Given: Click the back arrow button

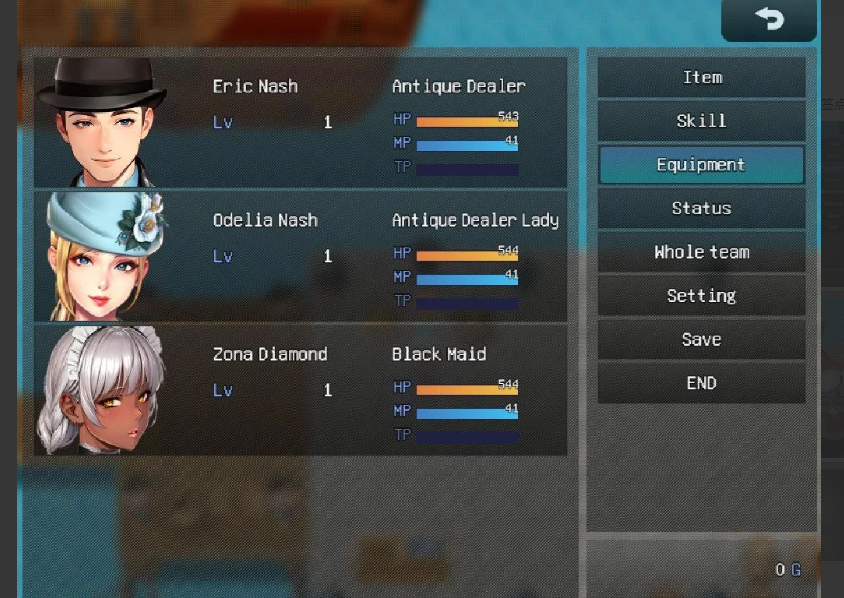Looking at the screenshot, I should tap(768, 20).
